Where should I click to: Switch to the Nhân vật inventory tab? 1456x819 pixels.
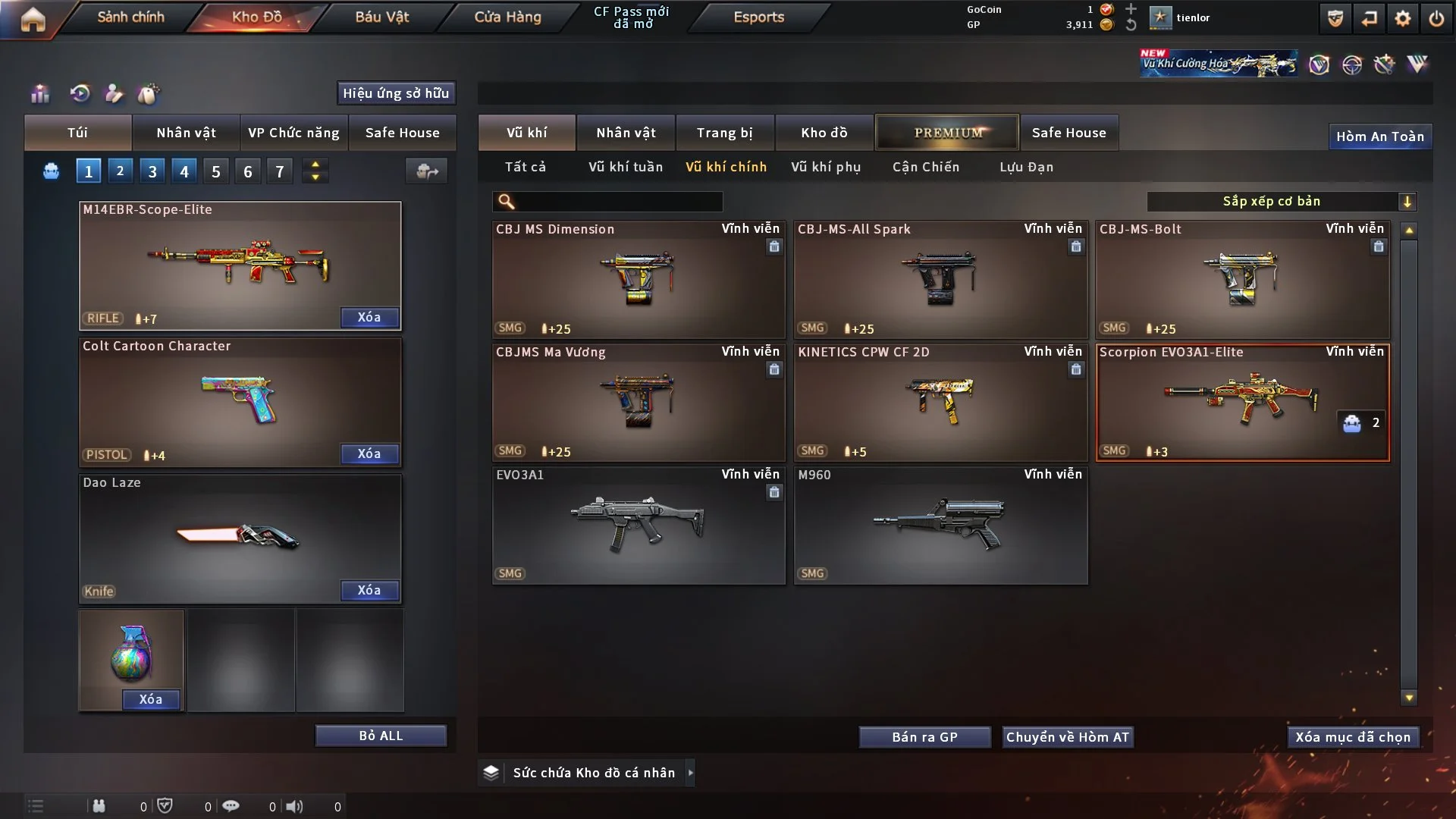[x=626, y=133]
